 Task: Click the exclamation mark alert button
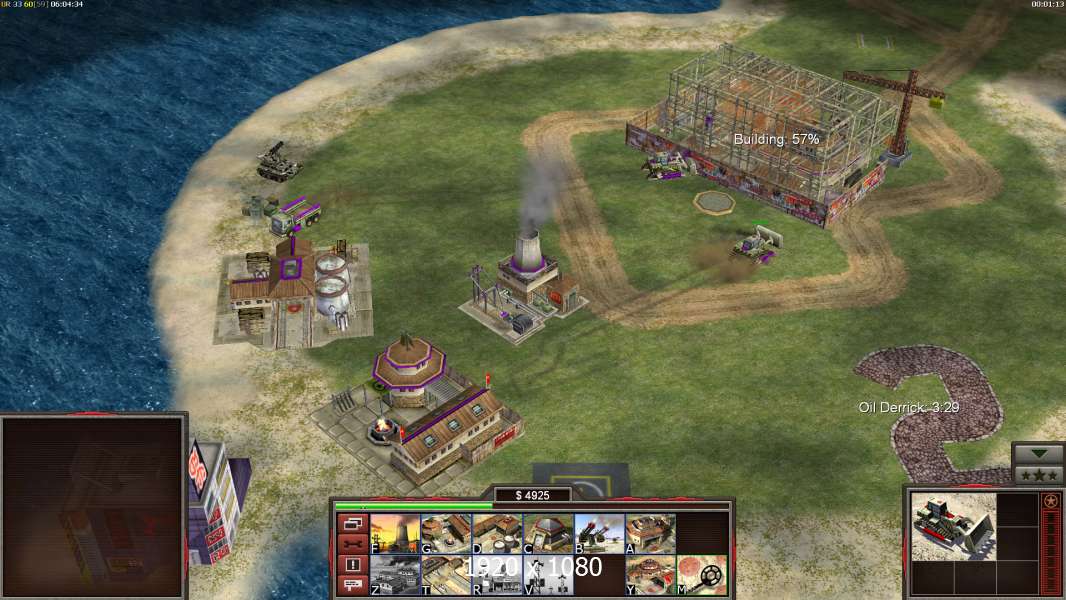click(352, 565)
